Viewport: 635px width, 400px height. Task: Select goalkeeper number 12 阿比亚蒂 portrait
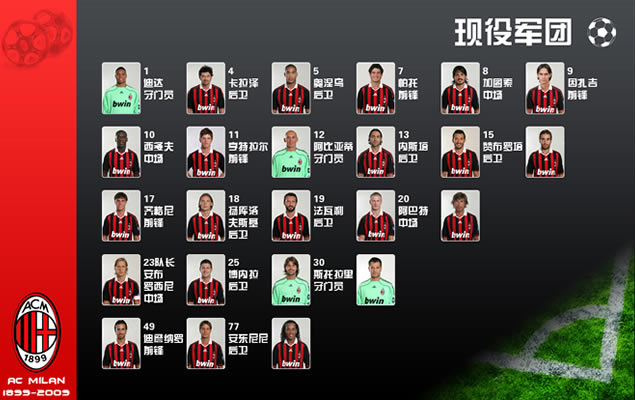click(x=291, y=152)
